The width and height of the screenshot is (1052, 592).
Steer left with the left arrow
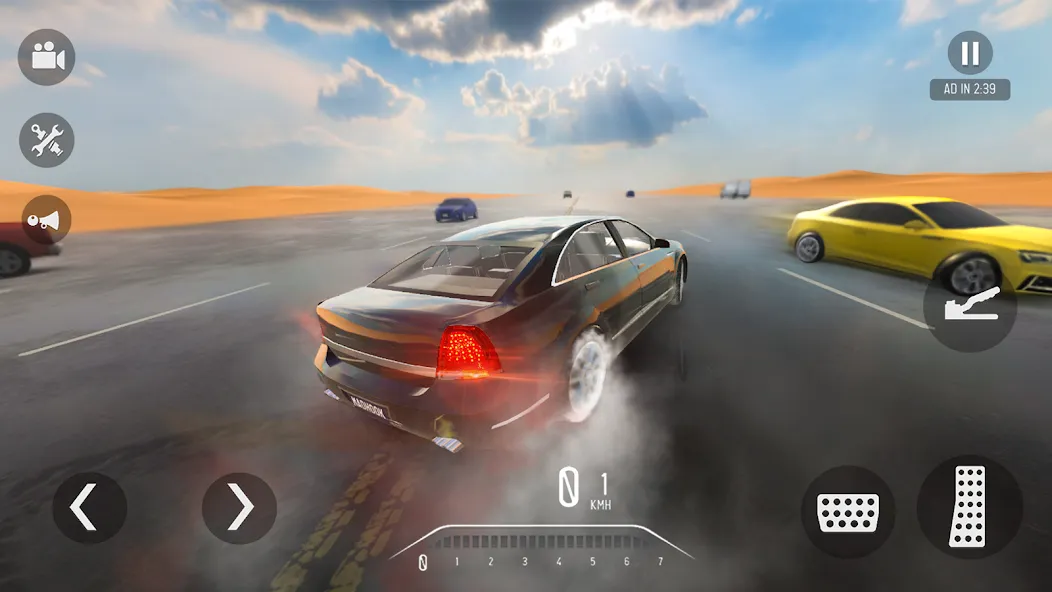[89, 508]
